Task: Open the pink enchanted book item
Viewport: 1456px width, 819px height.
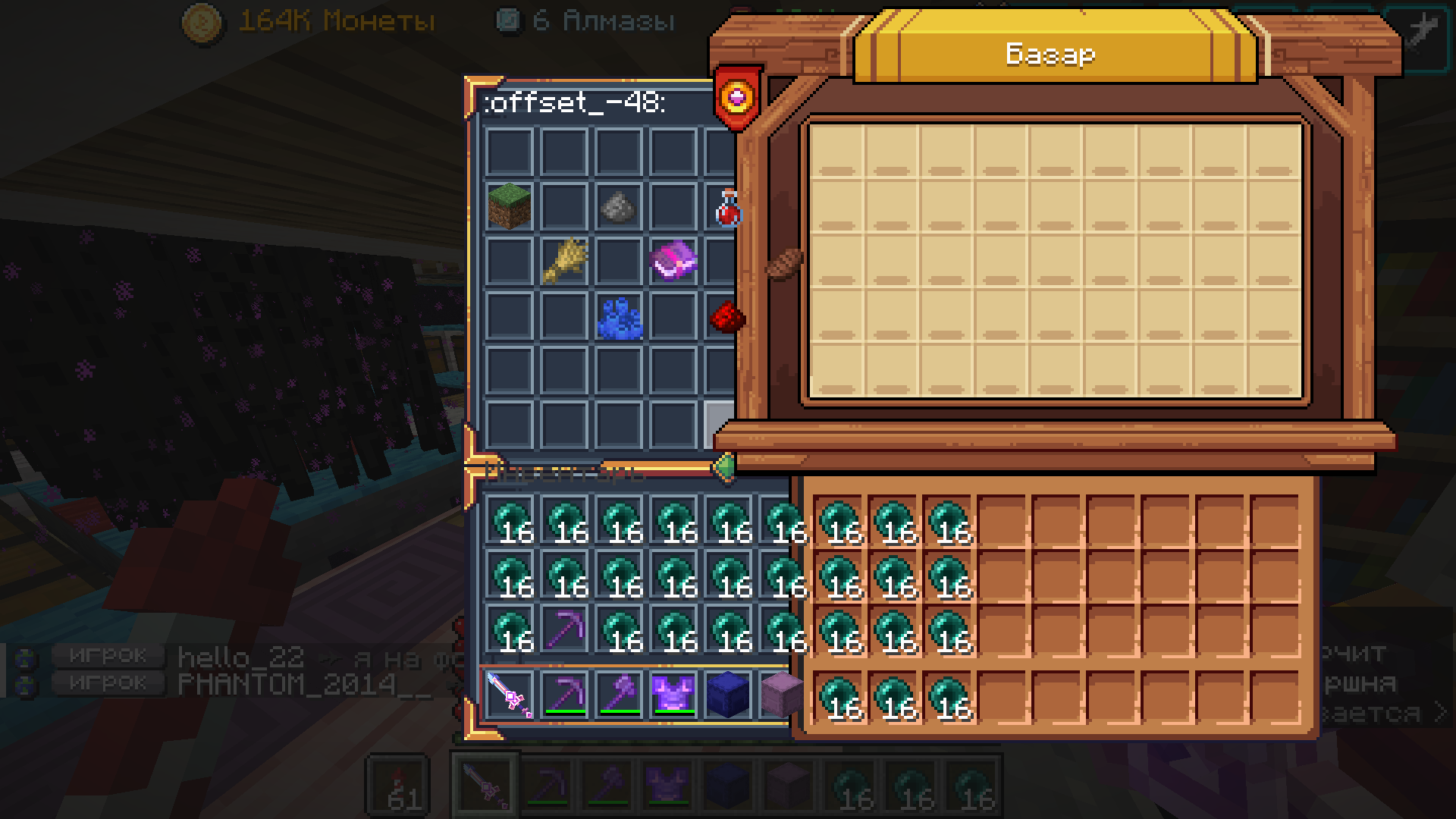Action: [x=673, y=261]
